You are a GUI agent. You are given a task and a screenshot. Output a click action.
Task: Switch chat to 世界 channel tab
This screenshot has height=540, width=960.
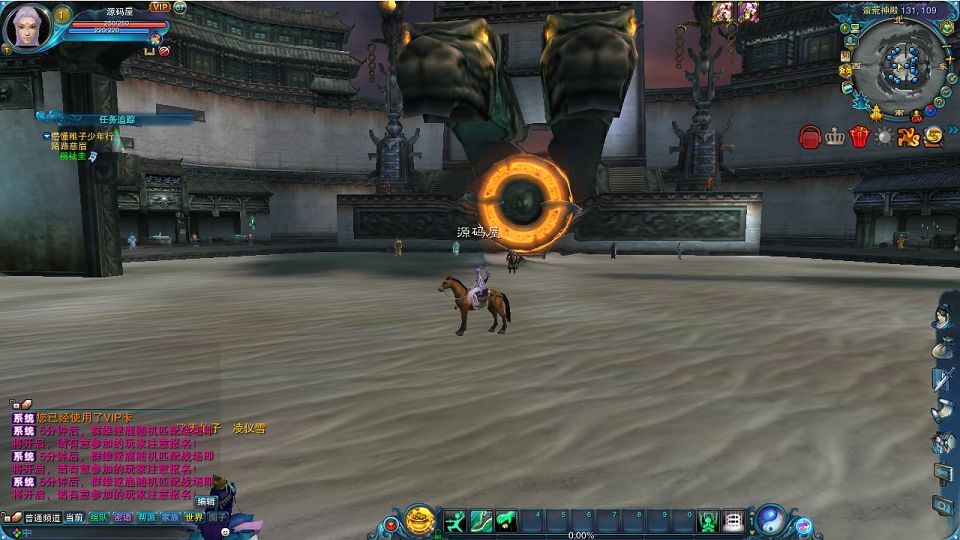pos(194,517)
